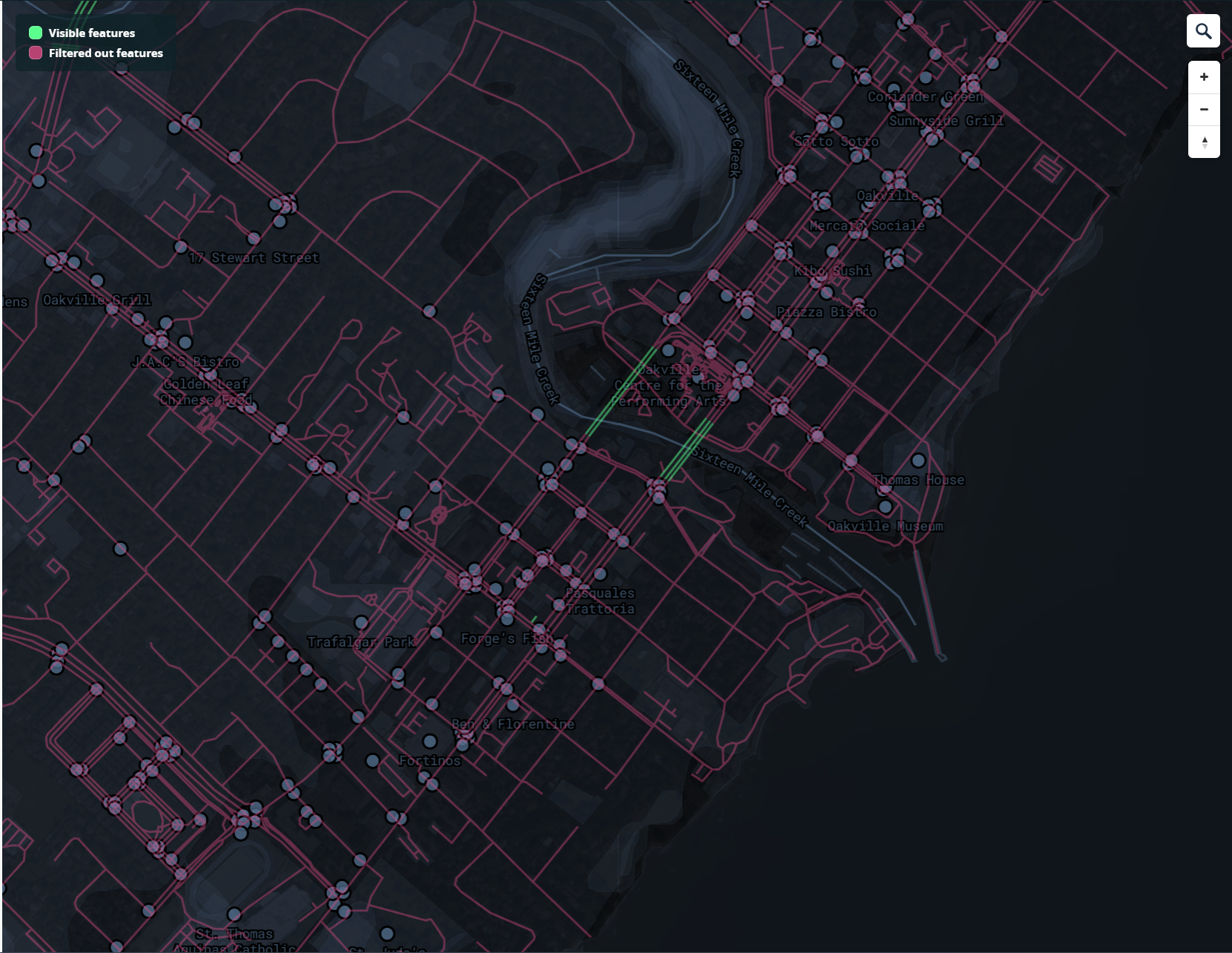Viewport: 1232px width, 953px height.
Task: Click the zoom out control
Action: pos(1204,108)
